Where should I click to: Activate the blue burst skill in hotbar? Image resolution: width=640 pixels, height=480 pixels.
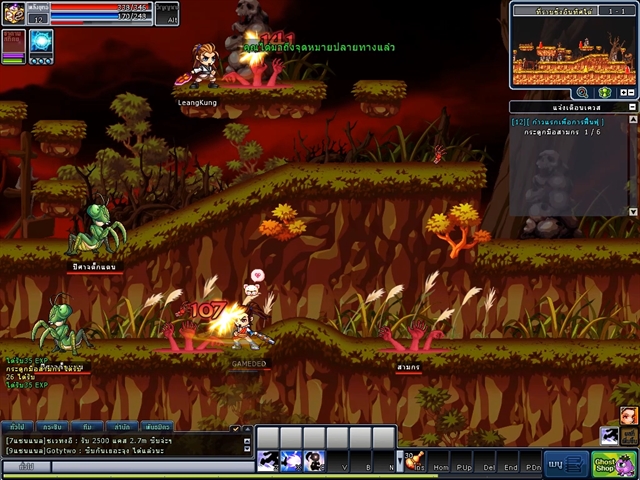[x=291, y=461]
